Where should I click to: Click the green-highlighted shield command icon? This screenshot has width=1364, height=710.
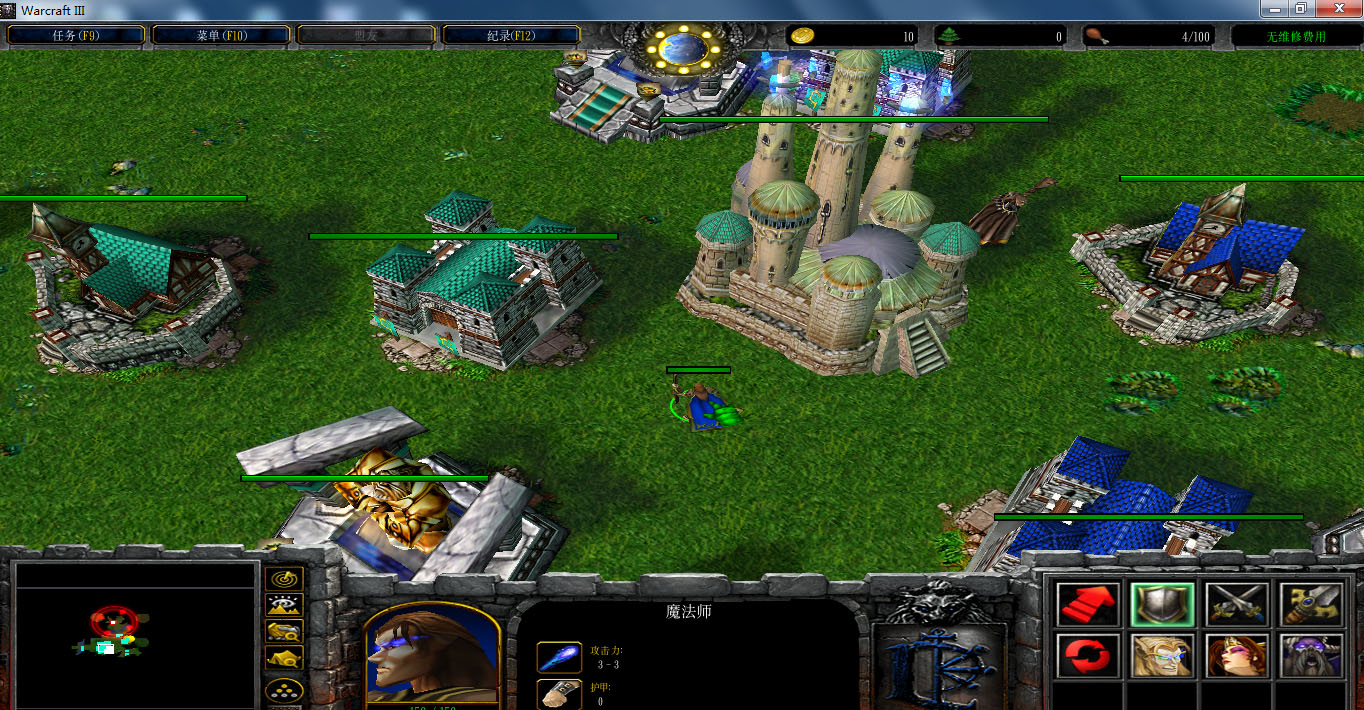[x=1162, y=604]
